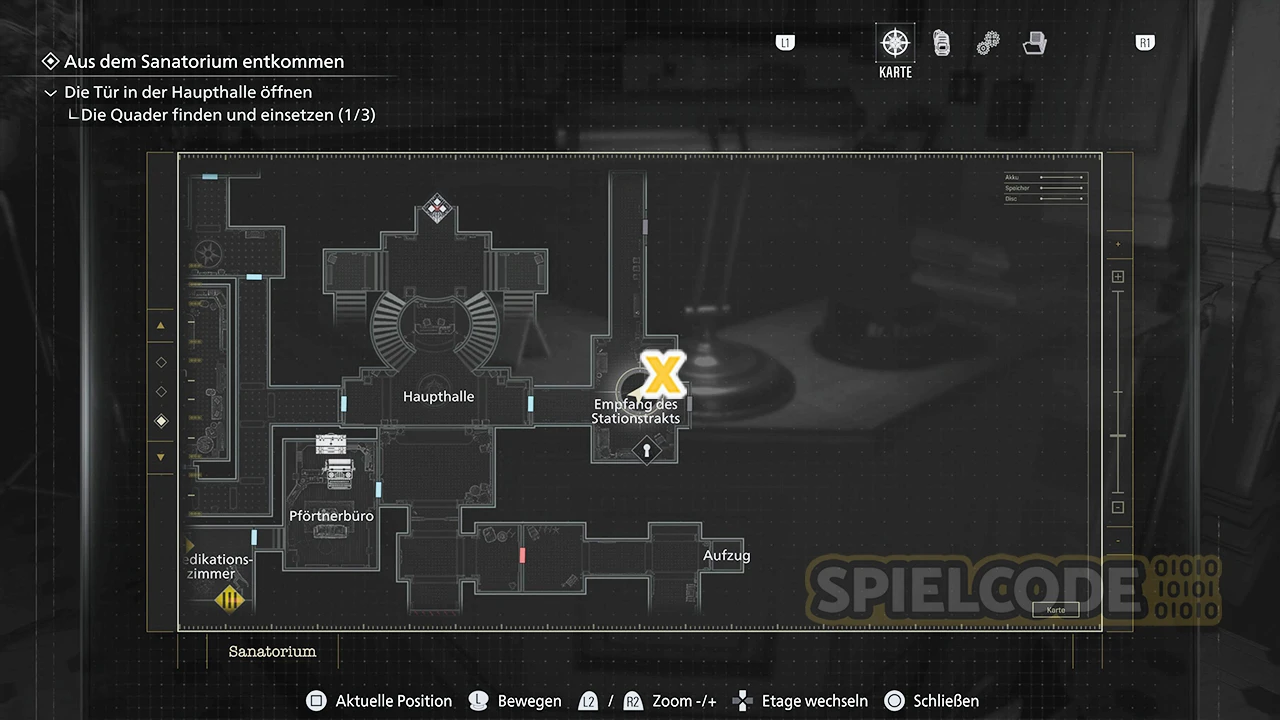Go up one floor with up arrow
The width and height of the screenshot is (1280, 720).
161,326
